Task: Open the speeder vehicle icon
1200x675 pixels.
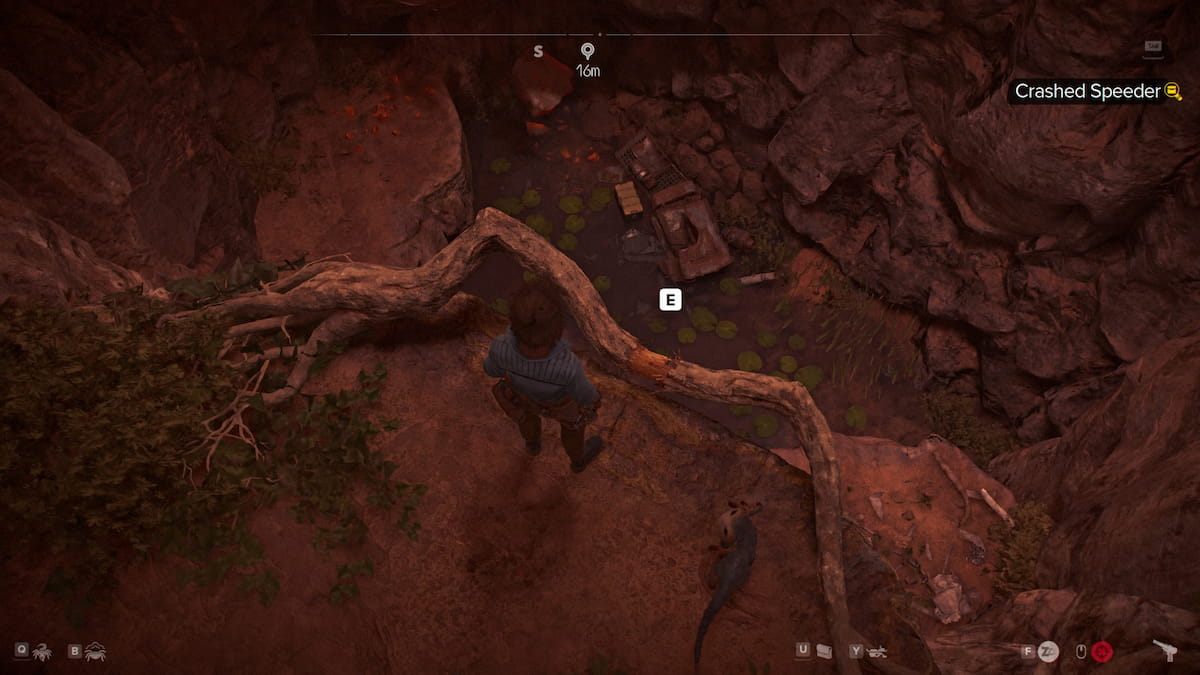Action: [x=878, y=651]
